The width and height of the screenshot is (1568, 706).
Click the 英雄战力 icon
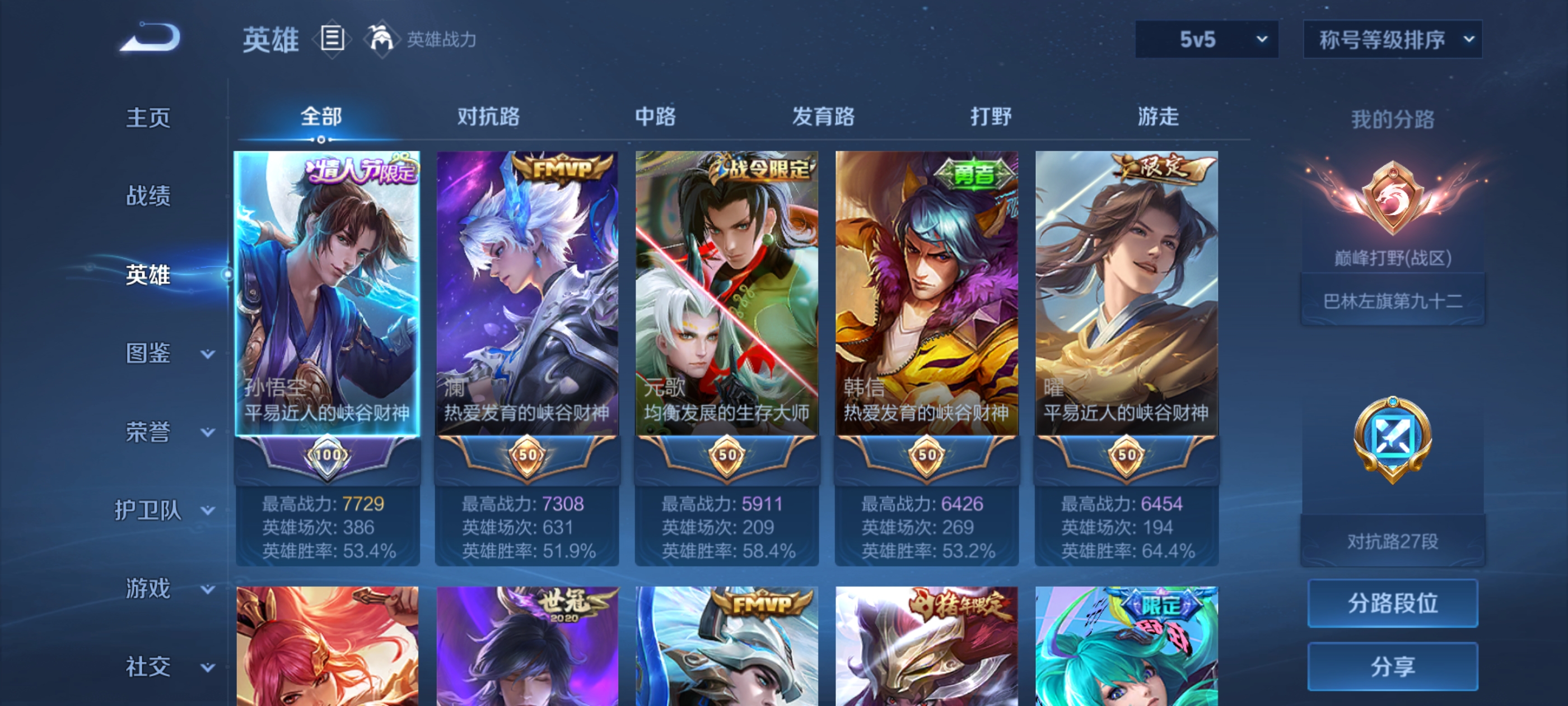pos(382,39)
